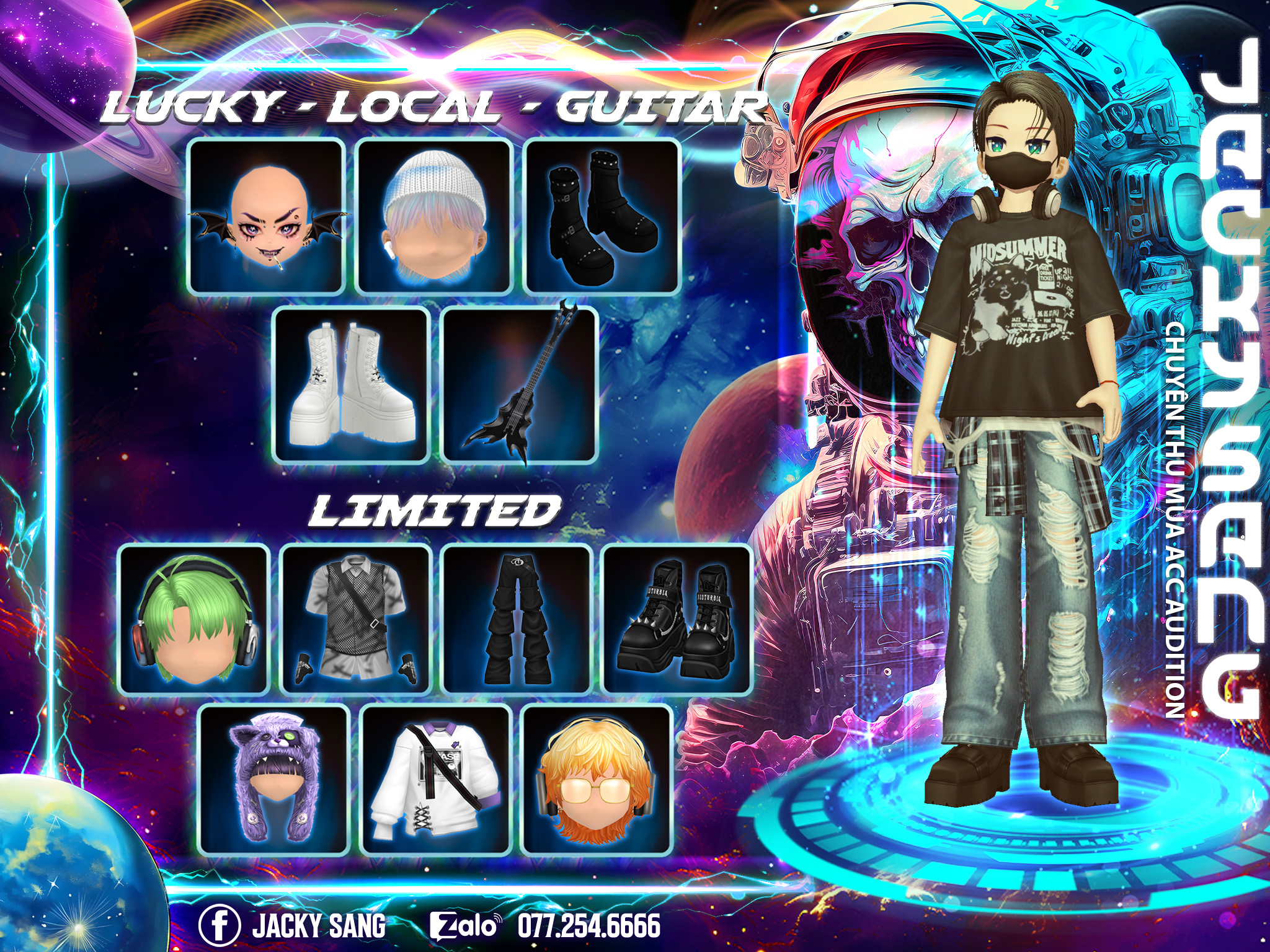Pick the white sweatshirt with strap tile
This screenshot has height=952, width=1270.
pyautogui.click(x=436, y=779)
